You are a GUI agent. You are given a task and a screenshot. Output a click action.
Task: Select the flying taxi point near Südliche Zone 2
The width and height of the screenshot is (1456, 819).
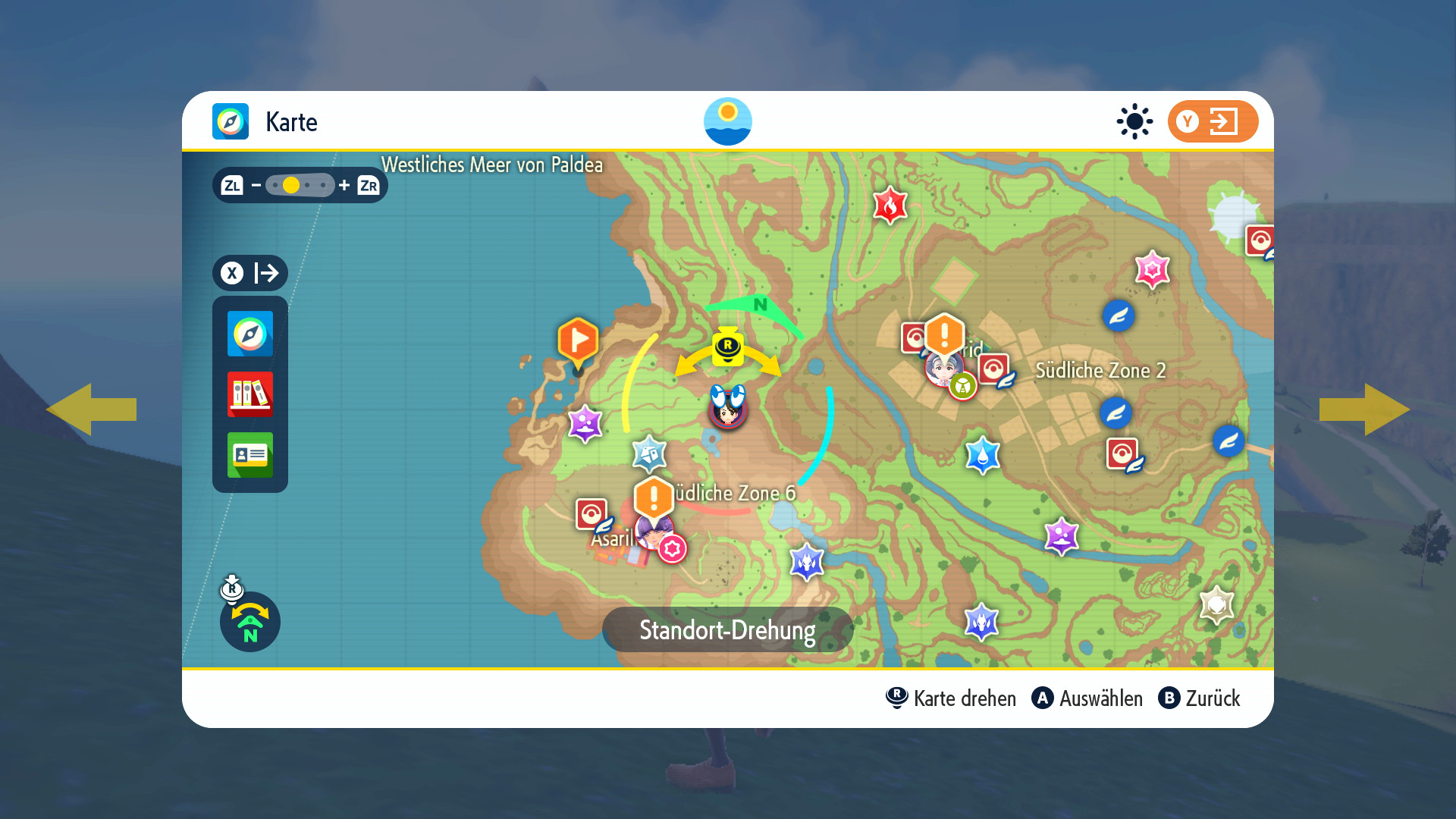tap(1116, 413)
